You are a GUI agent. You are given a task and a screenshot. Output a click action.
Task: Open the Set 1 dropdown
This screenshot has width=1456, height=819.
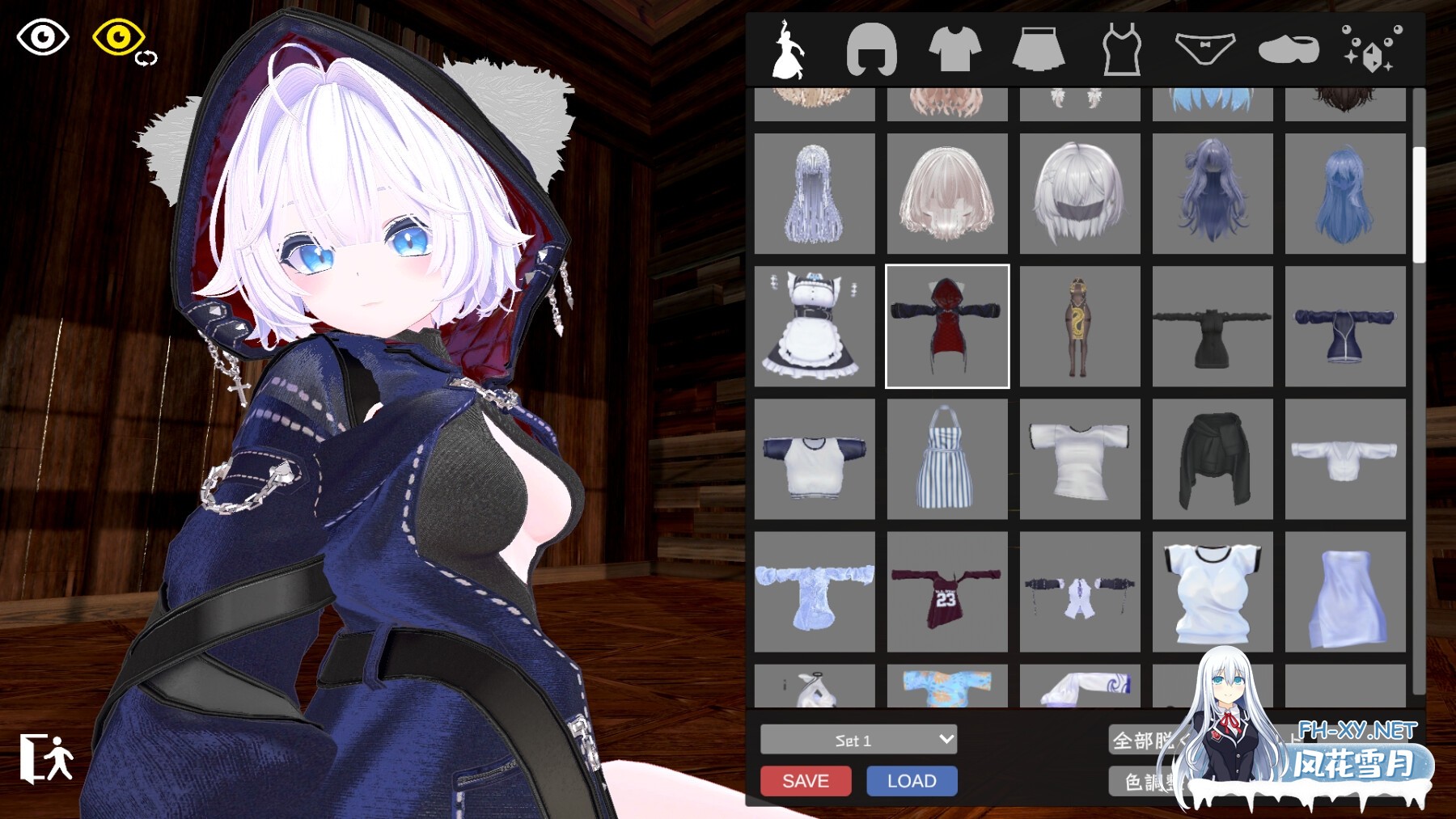point(855,740)
